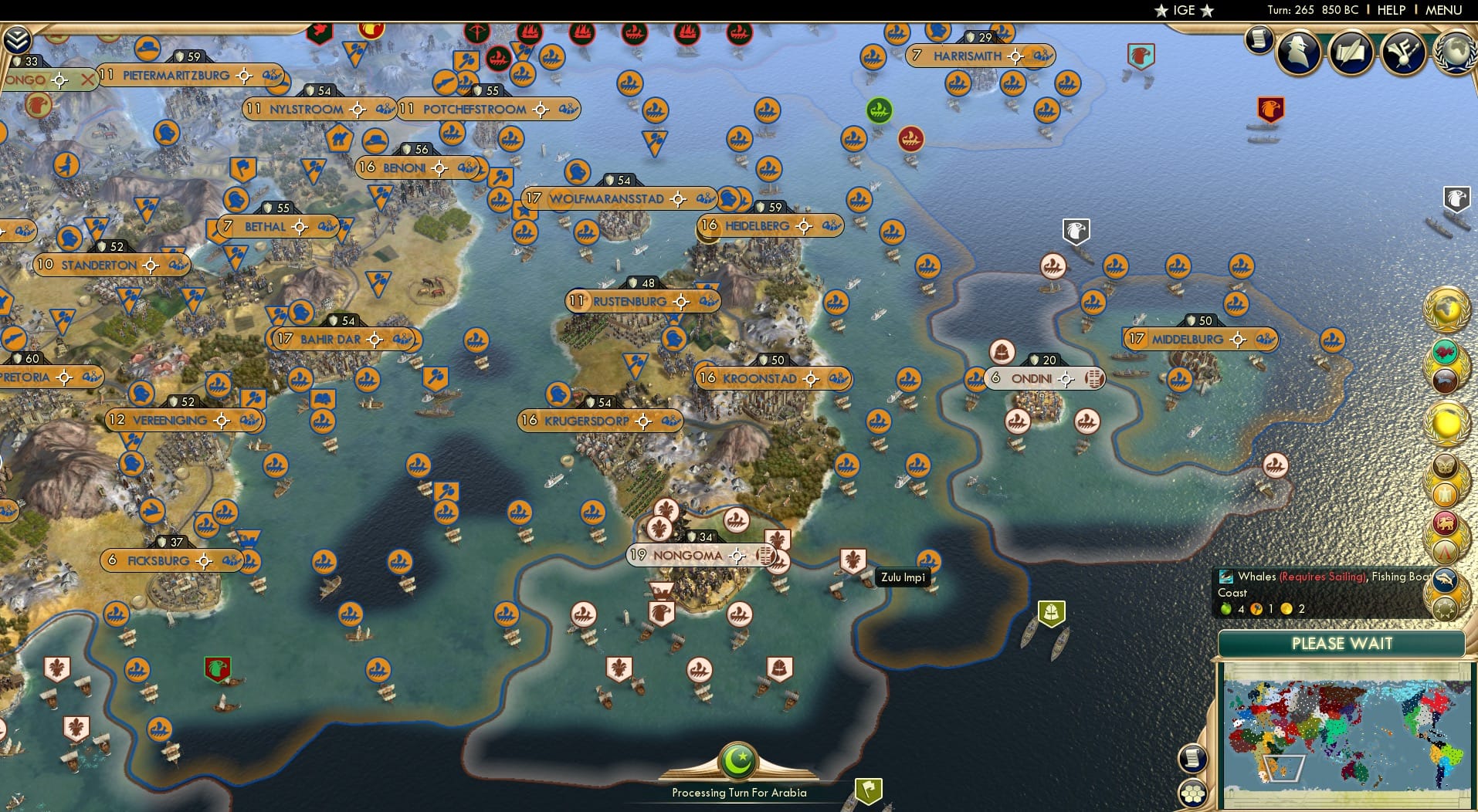Open the HELP menu item

tap(1391, 10)
